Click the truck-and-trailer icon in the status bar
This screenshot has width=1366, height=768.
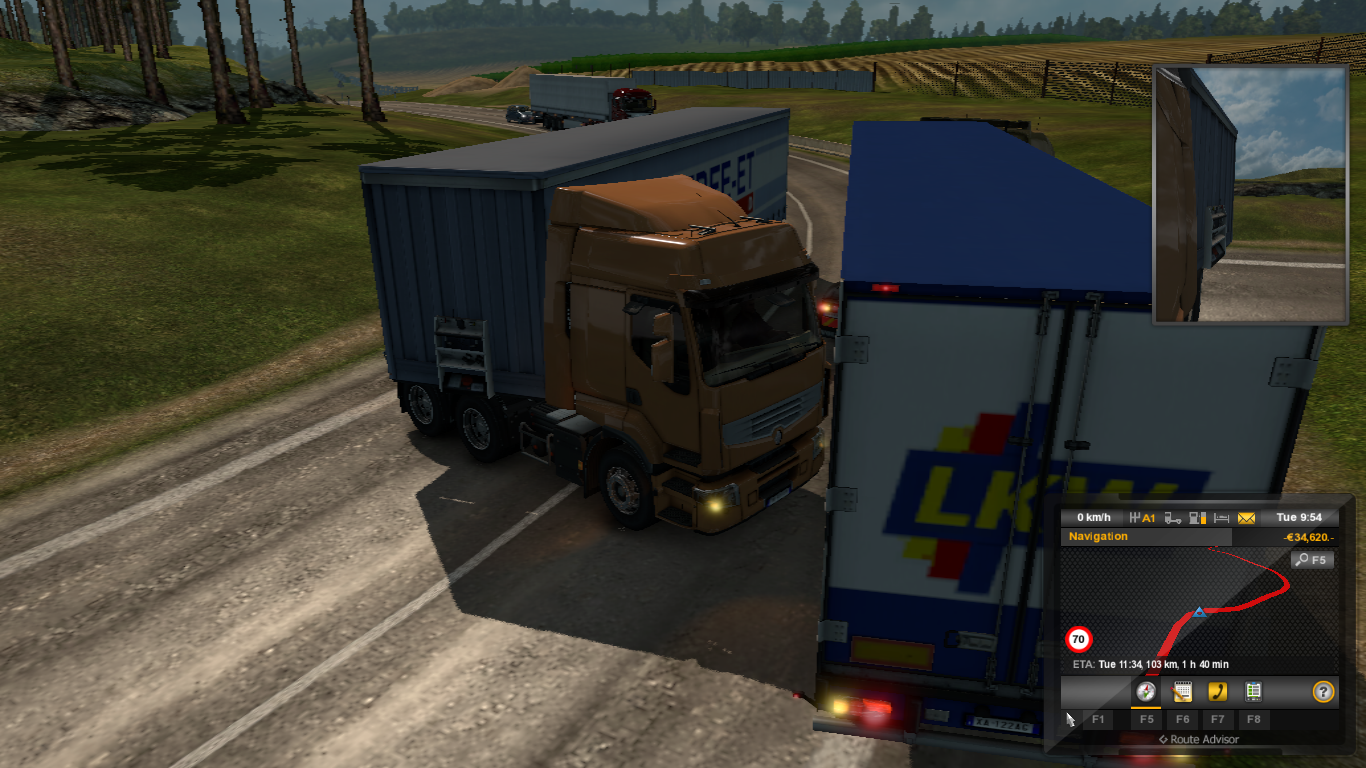(x=1171, y=518)
